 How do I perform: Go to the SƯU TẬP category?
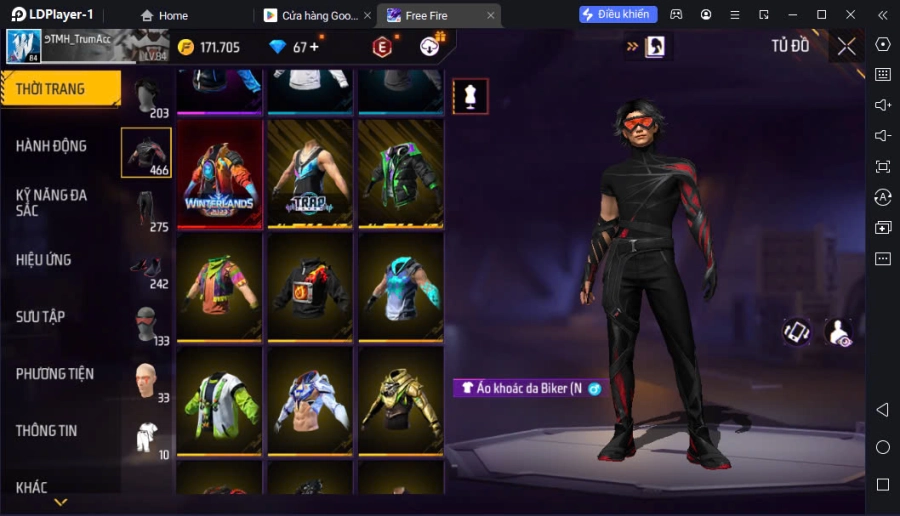pyautogui.click(x=41, y=317)
